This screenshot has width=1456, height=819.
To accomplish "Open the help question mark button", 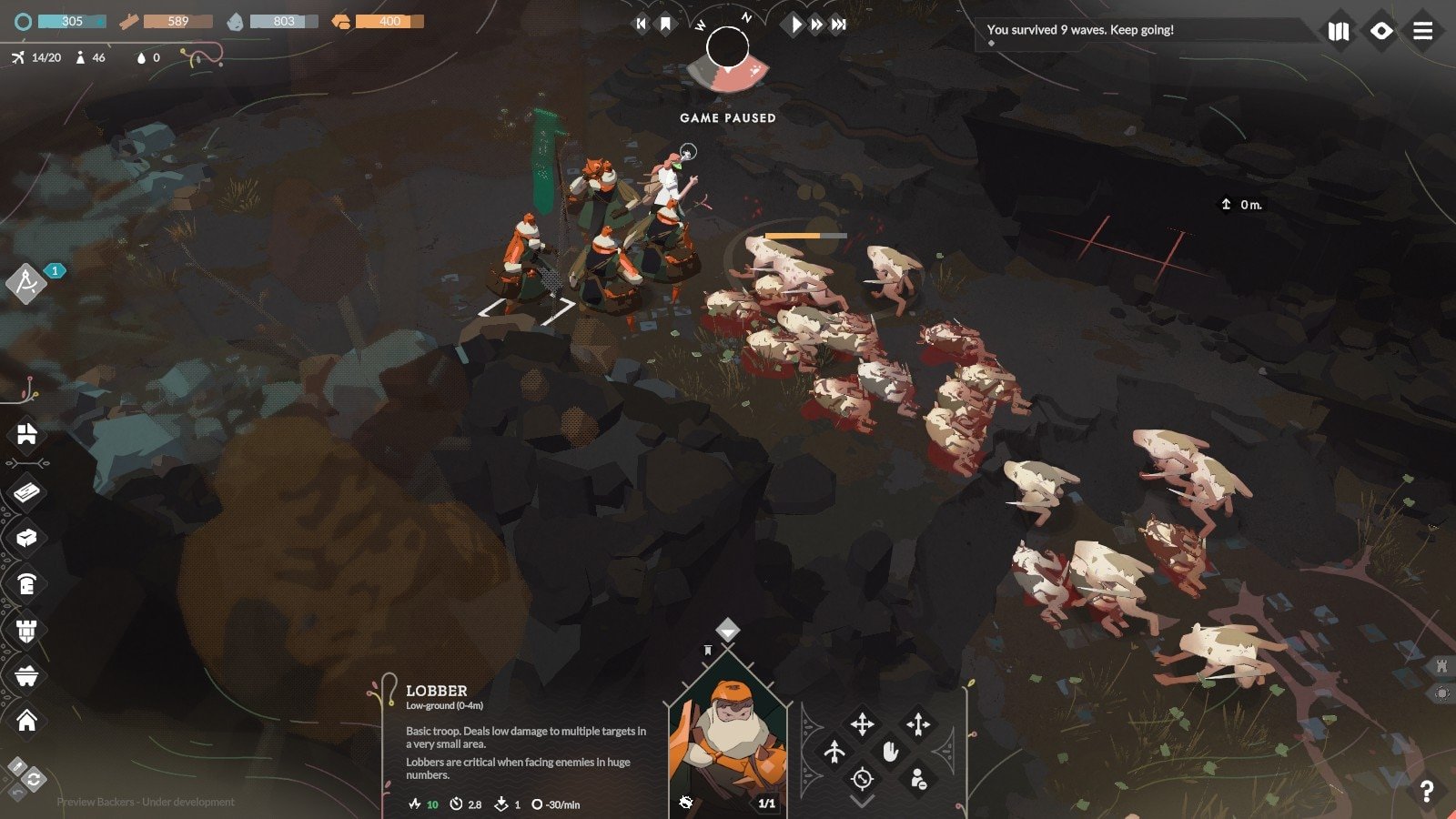I will pos(1426,792).
